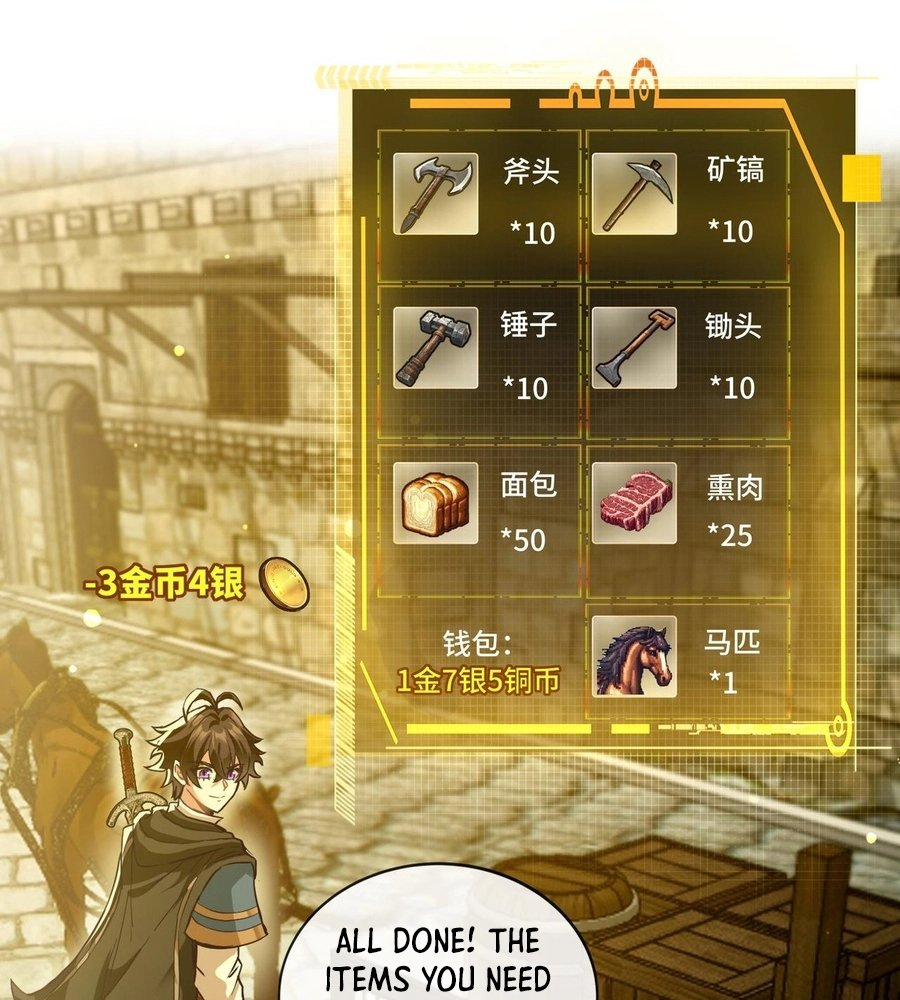The width and height of the screenshot is (900, 1000).
Task: Select the axe (斧头) inventory slot
Action: coord(479,204)
